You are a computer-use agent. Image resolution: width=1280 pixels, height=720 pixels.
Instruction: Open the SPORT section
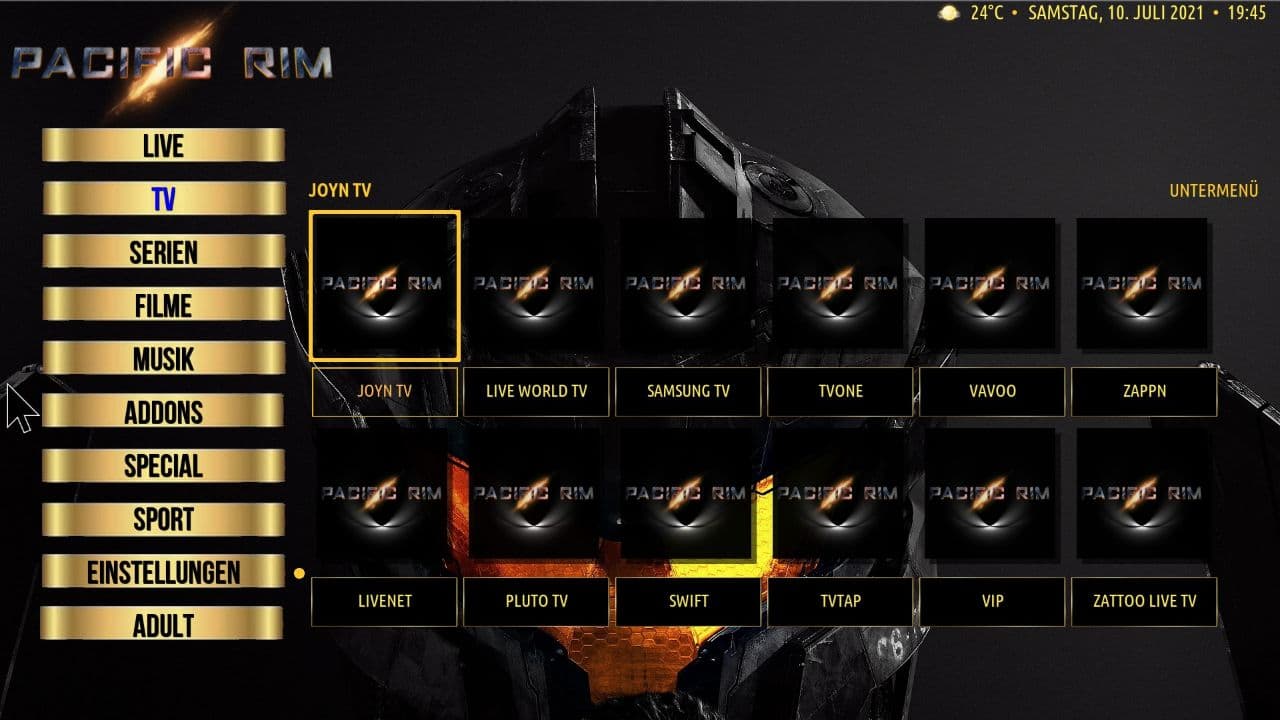[163, 519]
